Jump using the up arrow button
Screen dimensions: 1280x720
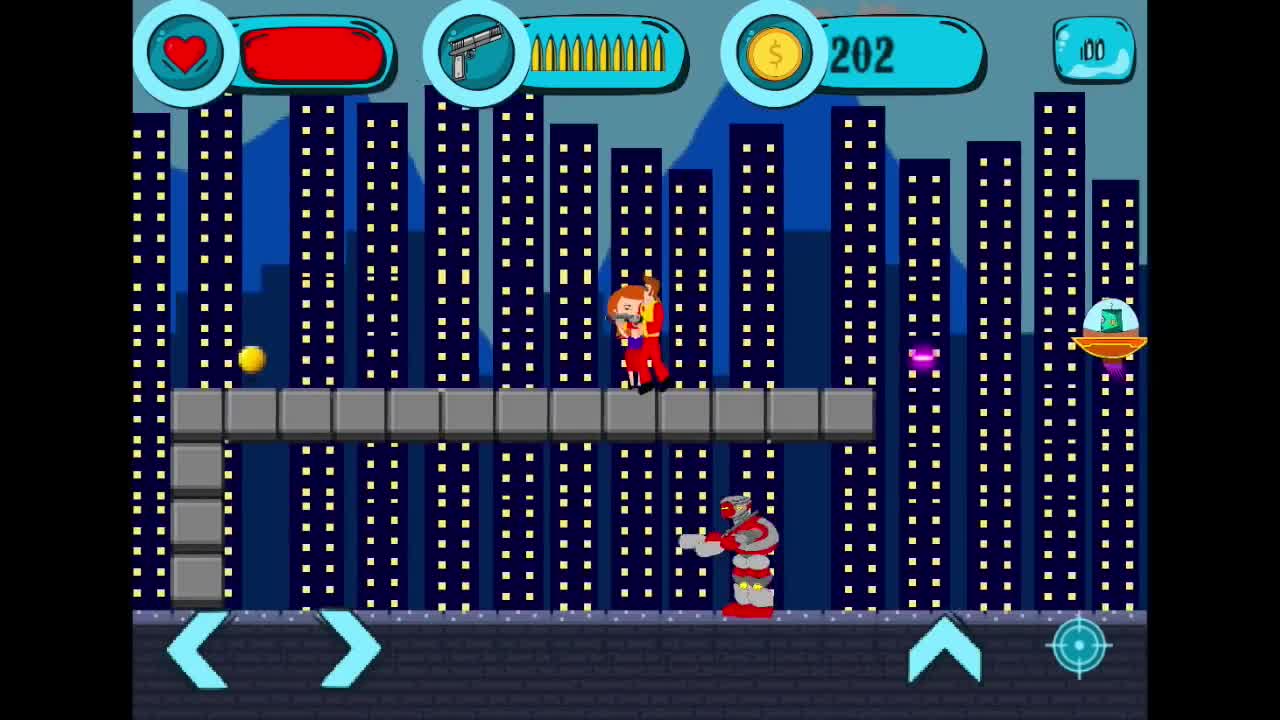tap(944, 649)
